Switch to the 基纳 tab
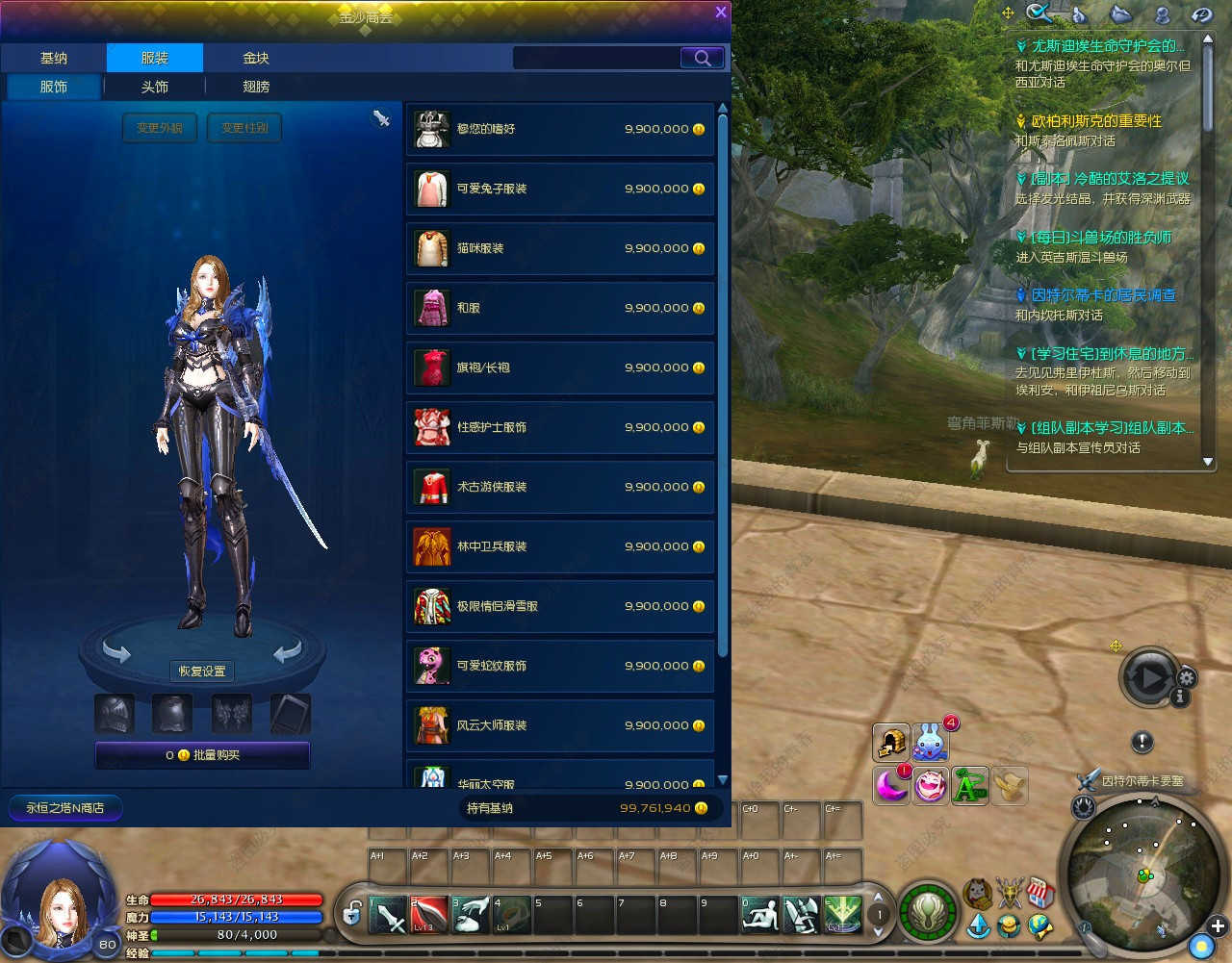This screenshot has height=963, width=1232. click(54, 58)
